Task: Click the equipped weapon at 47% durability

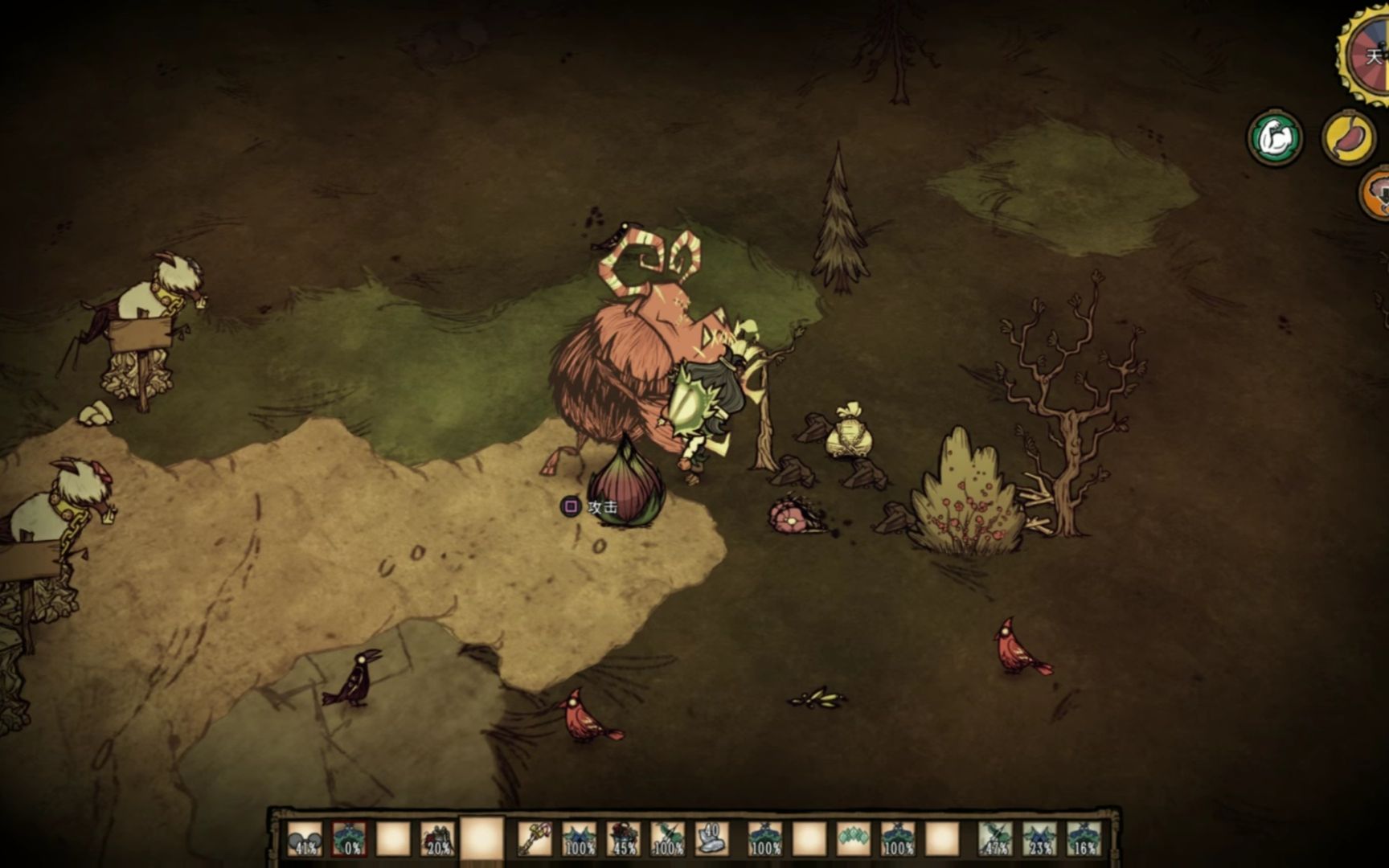Action: pyautogui.click(x=995, y=839)
